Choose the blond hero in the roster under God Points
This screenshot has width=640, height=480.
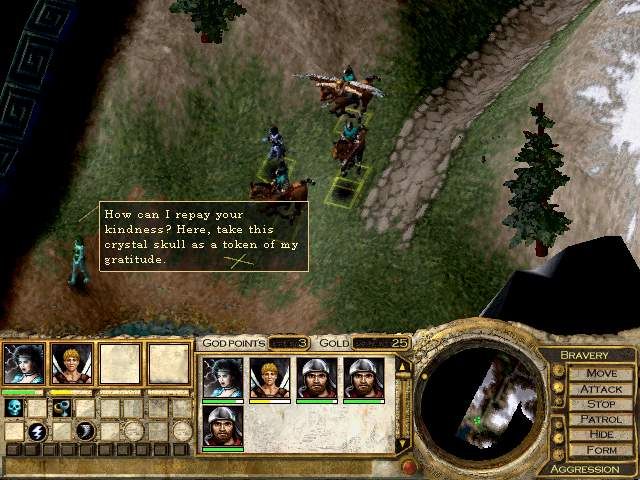pyautogui.click(x=269, y=378)
